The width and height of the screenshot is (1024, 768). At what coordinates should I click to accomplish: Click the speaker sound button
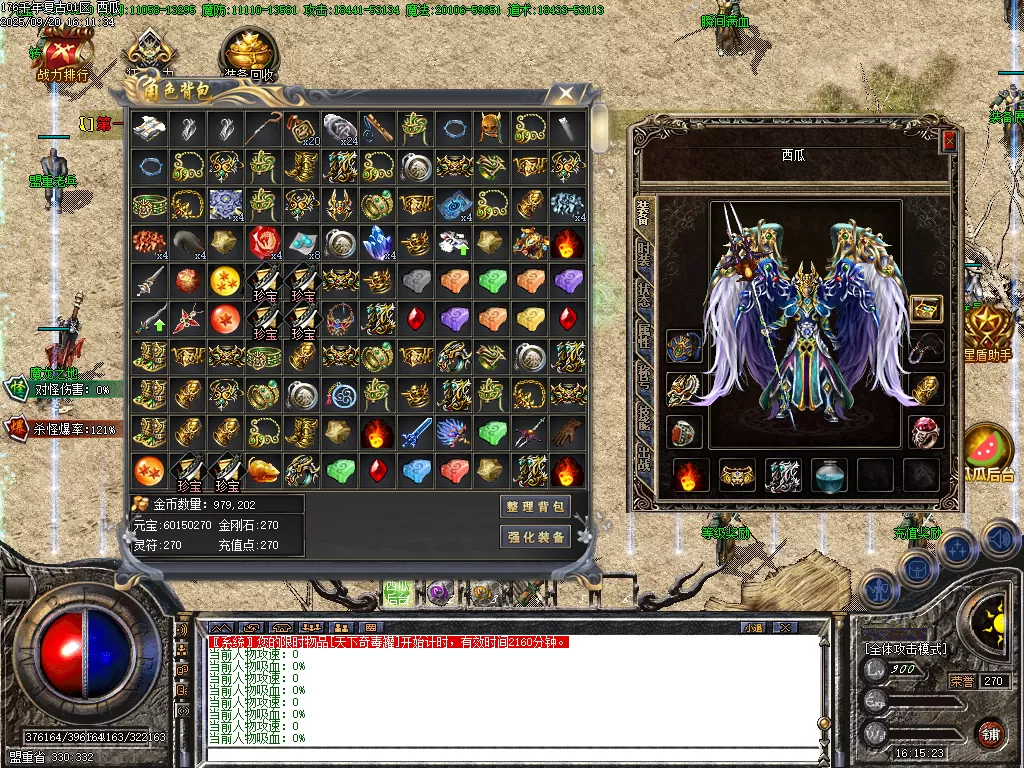tap(1001, 540)
